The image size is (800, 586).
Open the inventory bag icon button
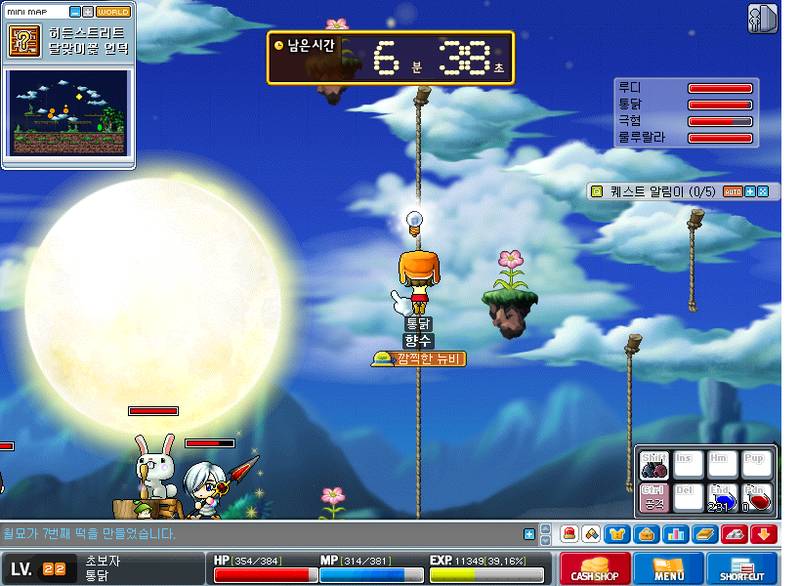(645, 534)
